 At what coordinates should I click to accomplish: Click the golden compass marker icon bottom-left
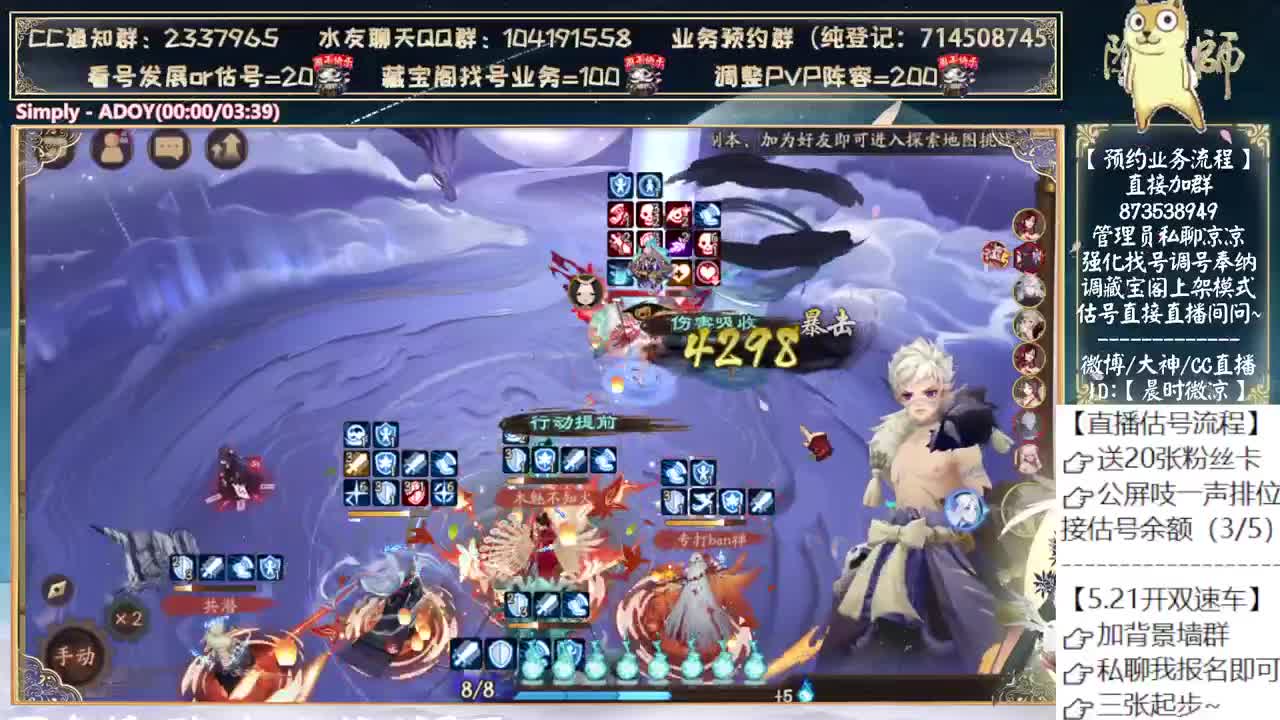pyautogui.click(x=58, y=589)
